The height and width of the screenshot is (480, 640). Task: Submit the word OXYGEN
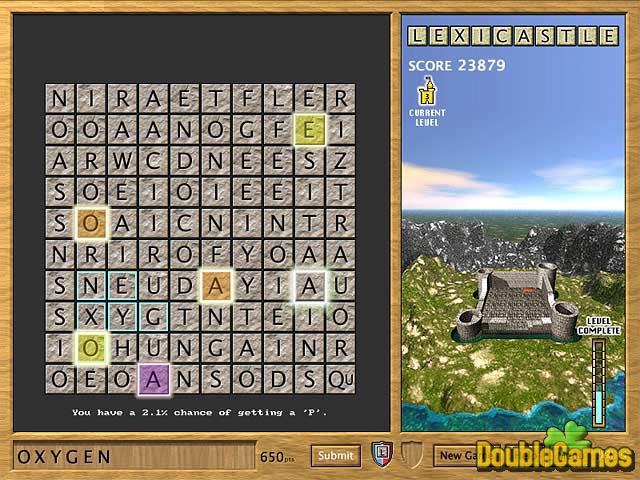pos(335,455)
